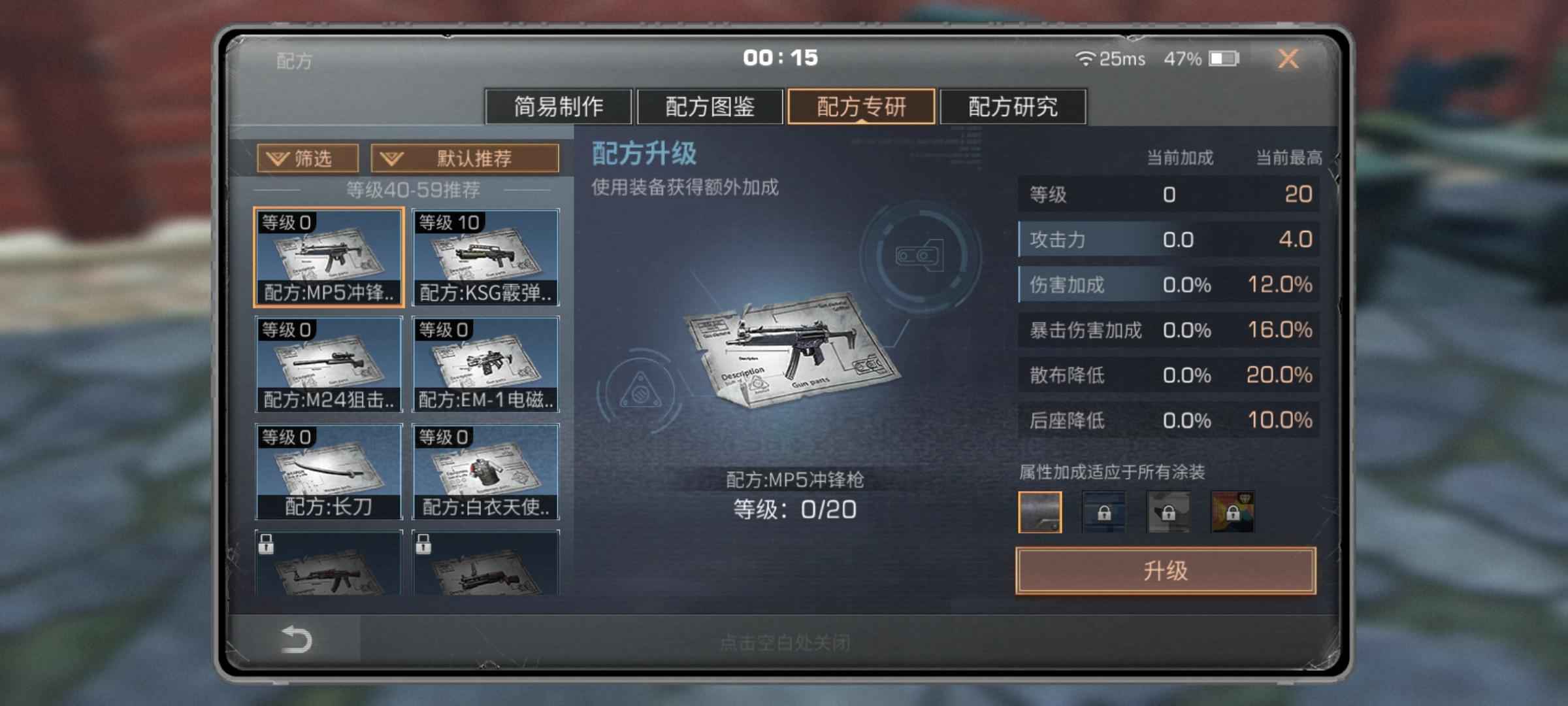Click the back arrow button
The image size is (1568, 706).
click(x=295, y=639)
